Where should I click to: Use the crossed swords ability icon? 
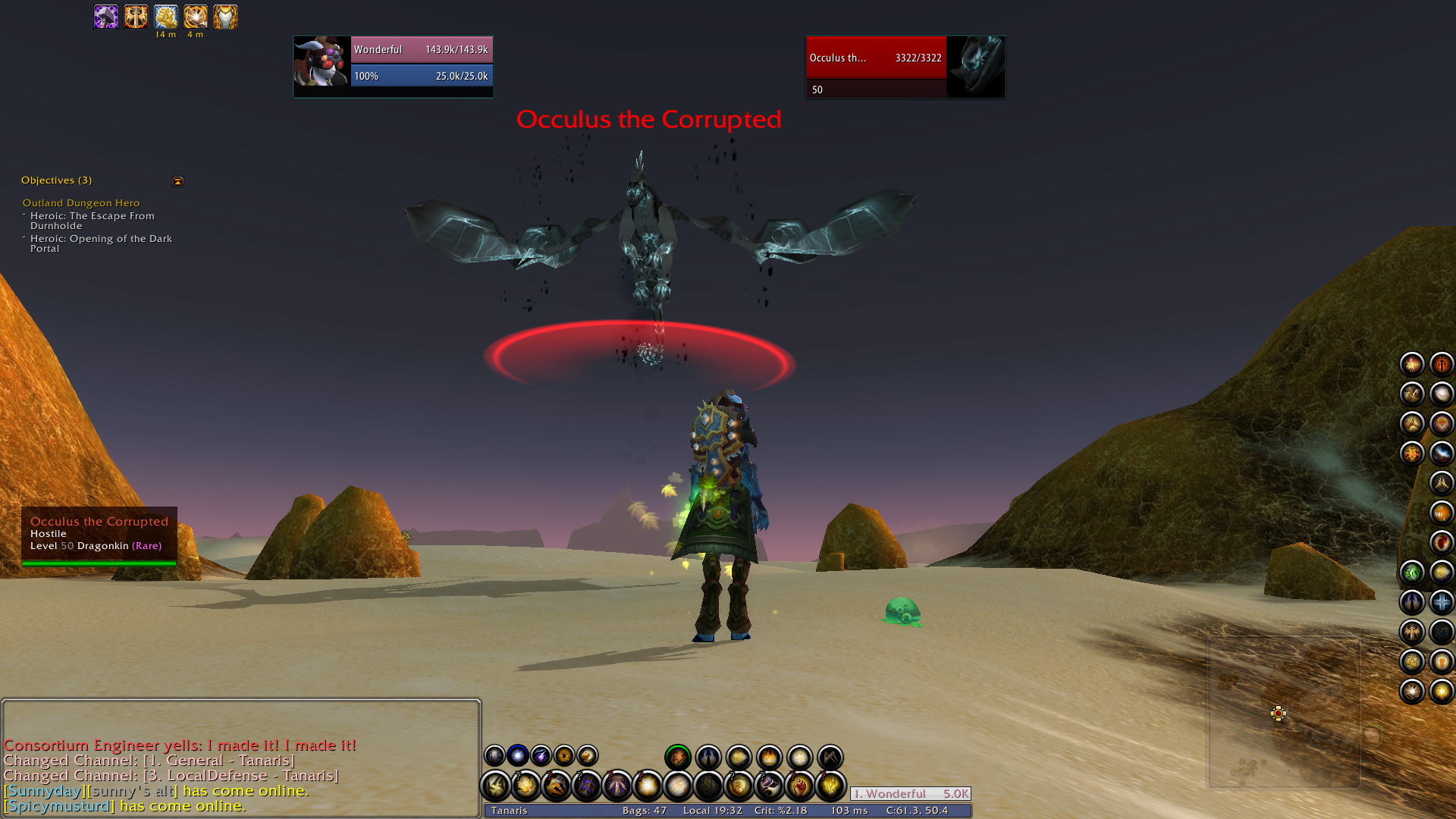coord(830,757)
